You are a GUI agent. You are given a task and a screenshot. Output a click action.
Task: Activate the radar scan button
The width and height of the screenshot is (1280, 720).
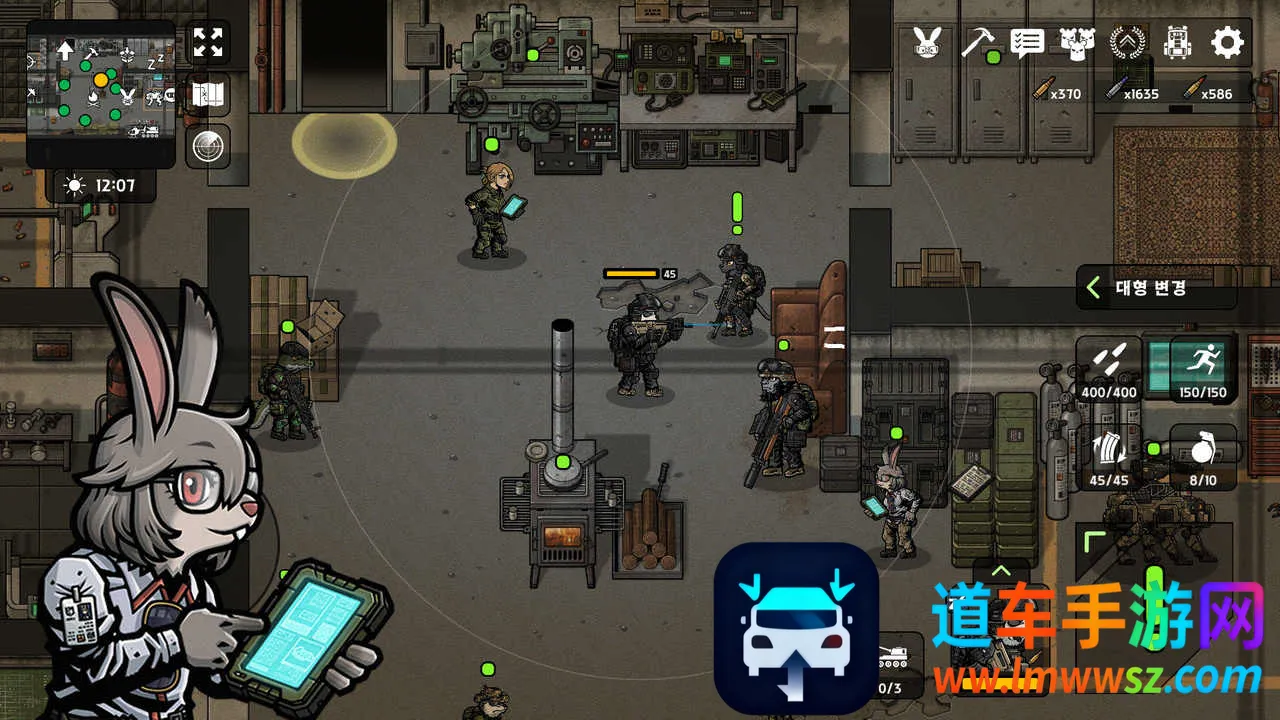[x=208, y=147]
